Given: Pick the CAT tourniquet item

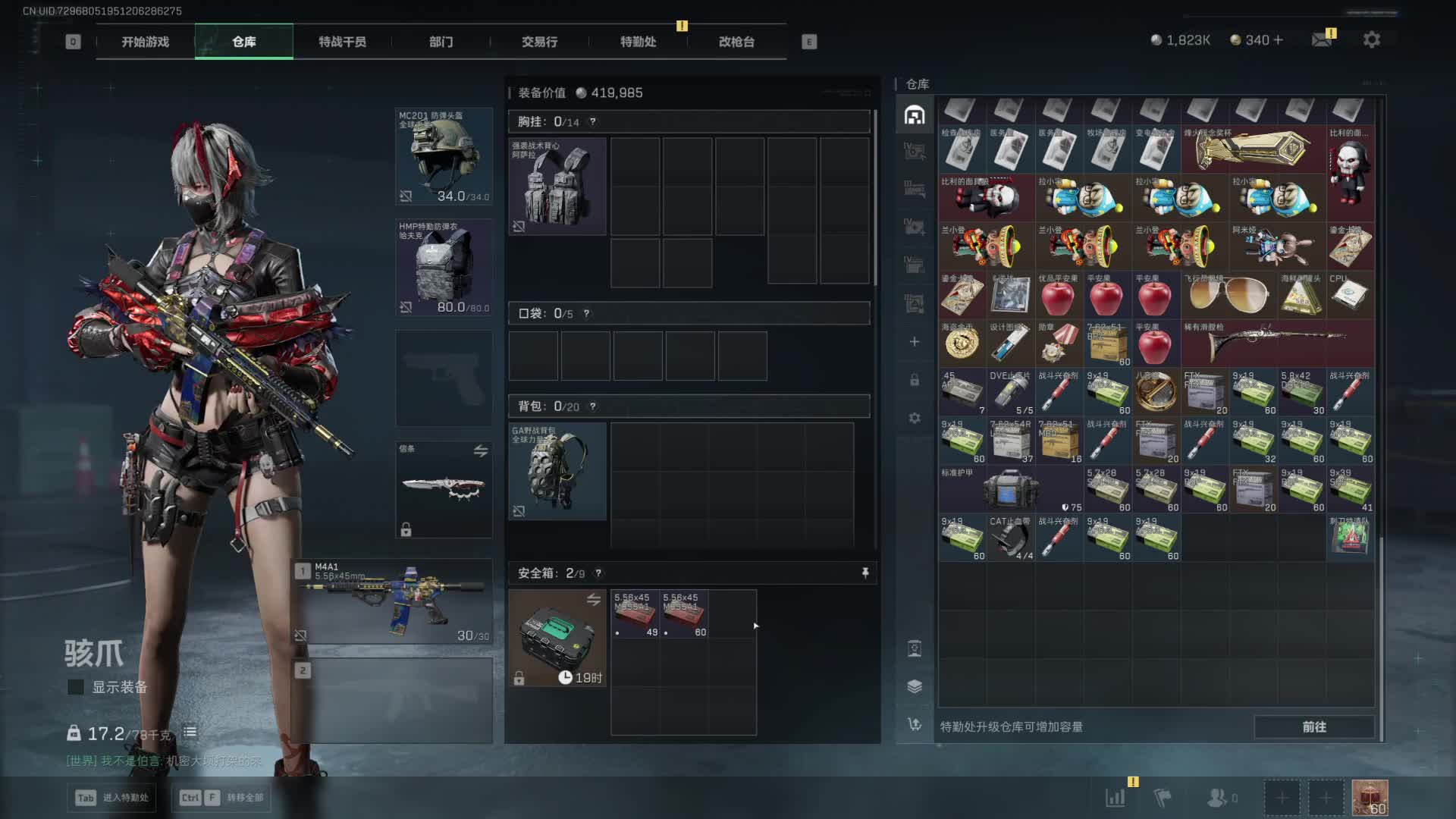Looking at the screenshot, I should tap(1010, 538).
